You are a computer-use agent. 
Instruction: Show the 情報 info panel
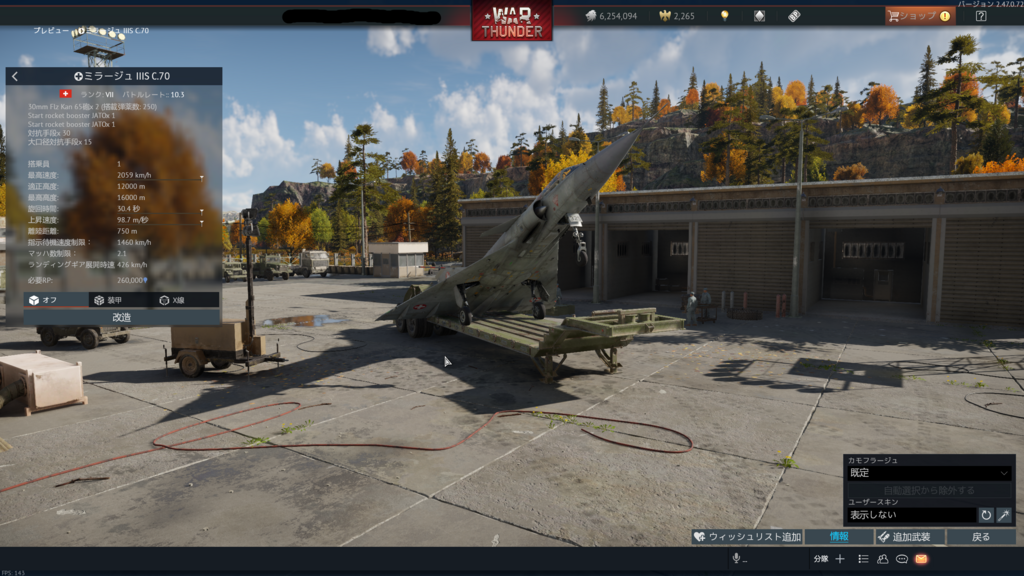pyautogui.click(x=839, y=537)
